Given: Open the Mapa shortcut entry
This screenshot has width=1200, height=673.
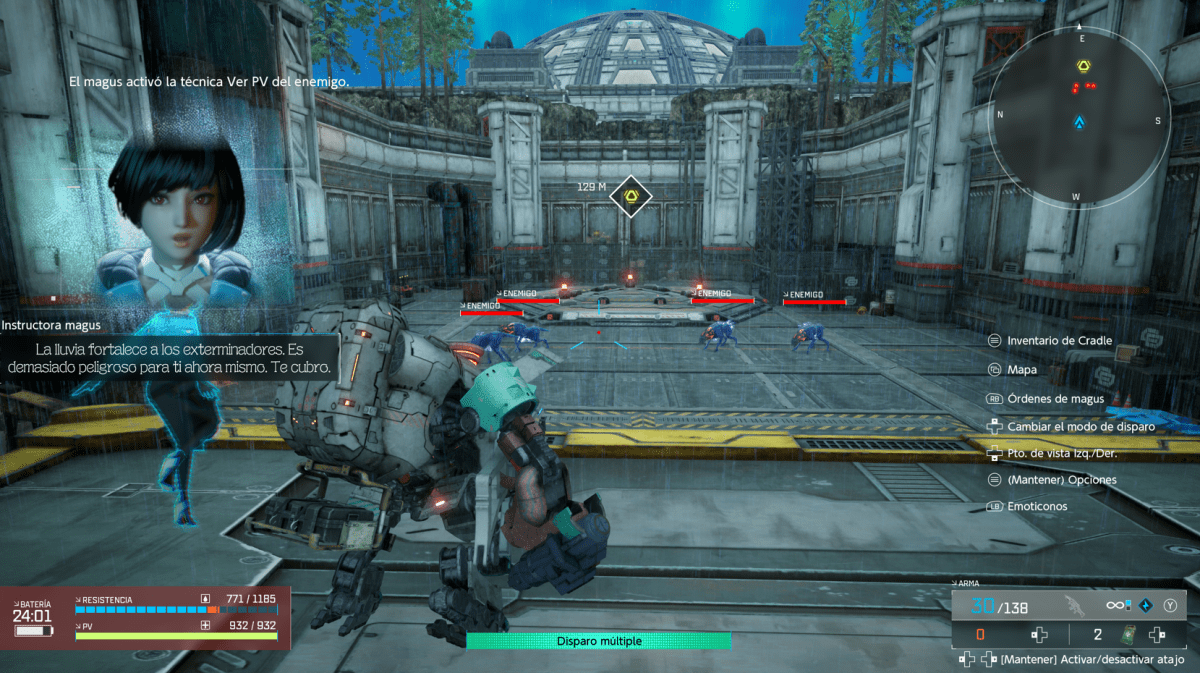Looking at the screenshot, I should tap(1022, 370).
